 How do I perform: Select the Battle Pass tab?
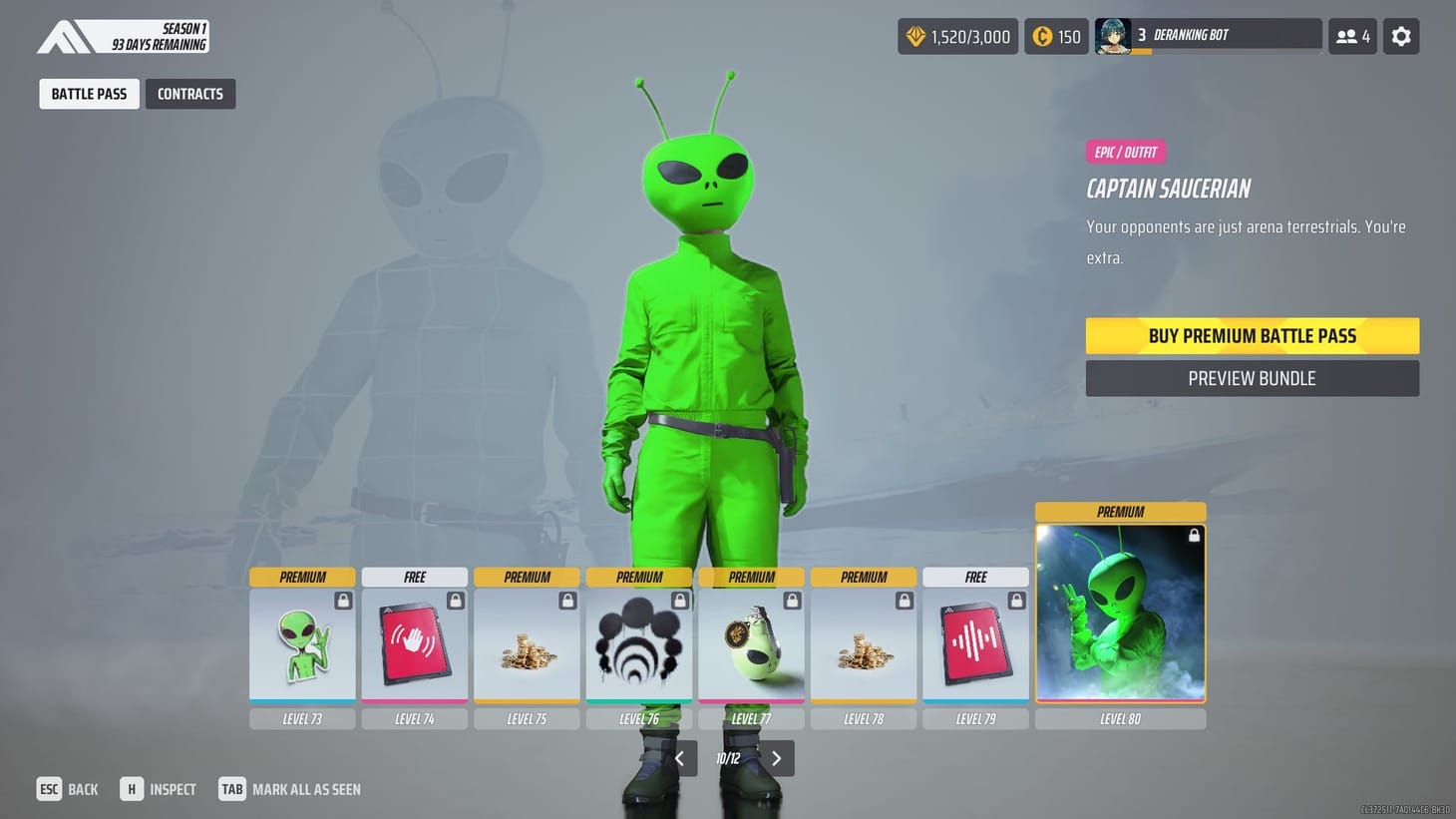(89, 93)
